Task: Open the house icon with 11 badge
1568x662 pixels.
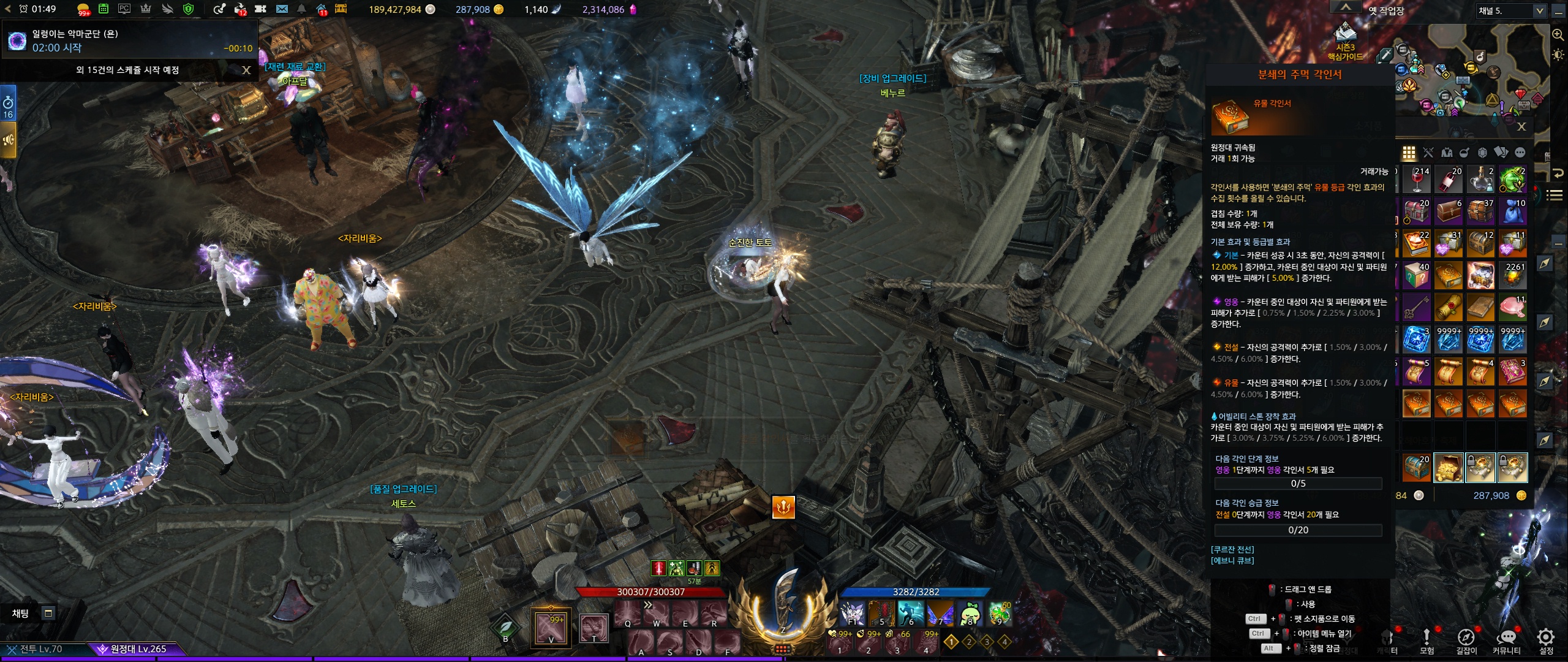Action: coord(322,9)
